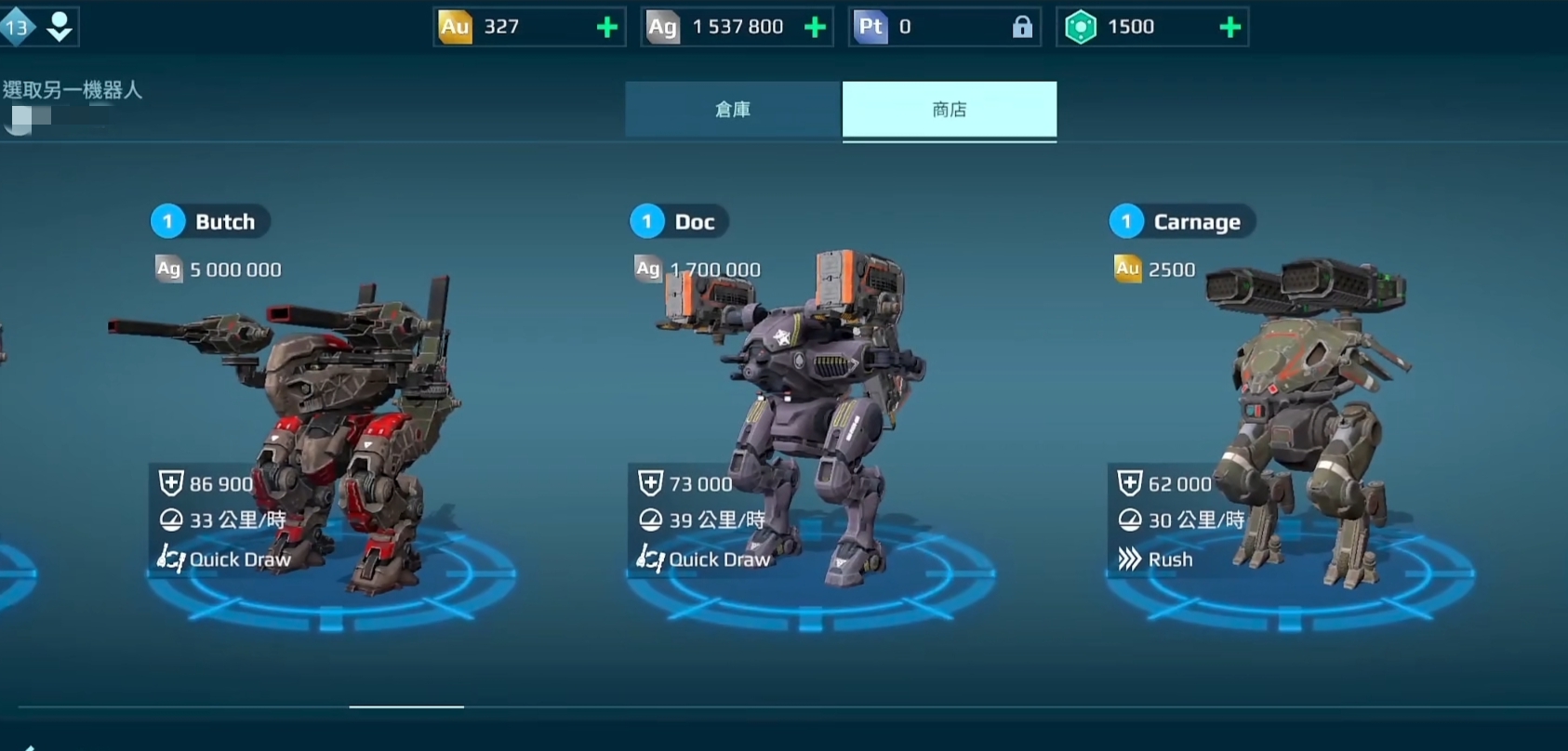
Task: Select the 商店 store tab
Action: tap(949, 110)
